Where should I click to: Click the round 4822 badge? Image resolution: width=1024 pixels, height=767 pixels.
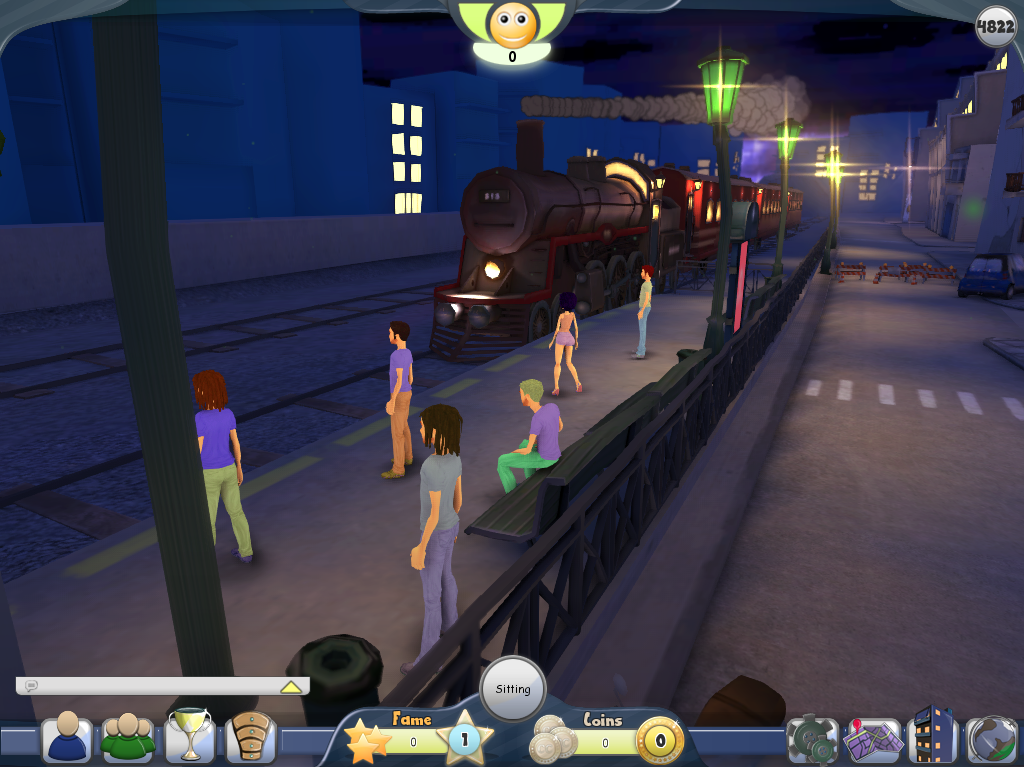(x=996, y=27)
